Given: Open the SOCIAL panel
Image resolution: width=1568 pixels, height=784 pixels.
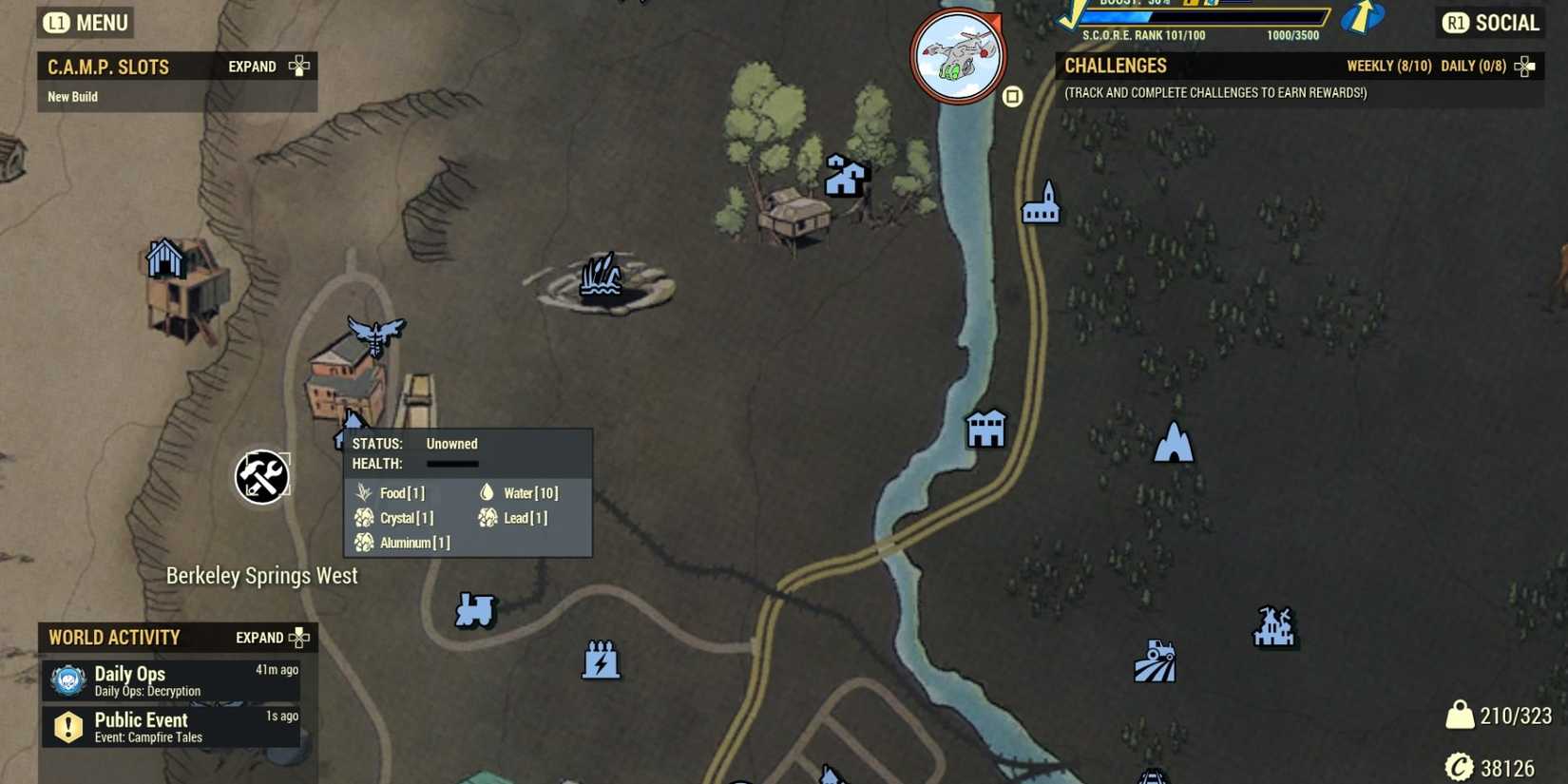Looking at the screenshot, I should 1489,22.
